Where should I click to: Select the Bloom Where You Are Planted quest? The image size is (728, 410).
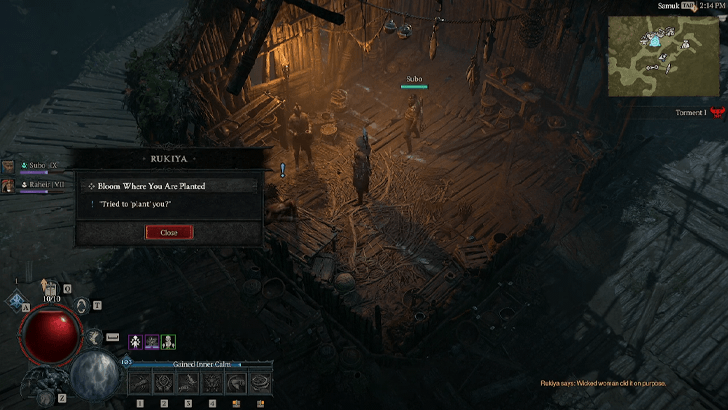pyautogui.click(x=170, y=186)
